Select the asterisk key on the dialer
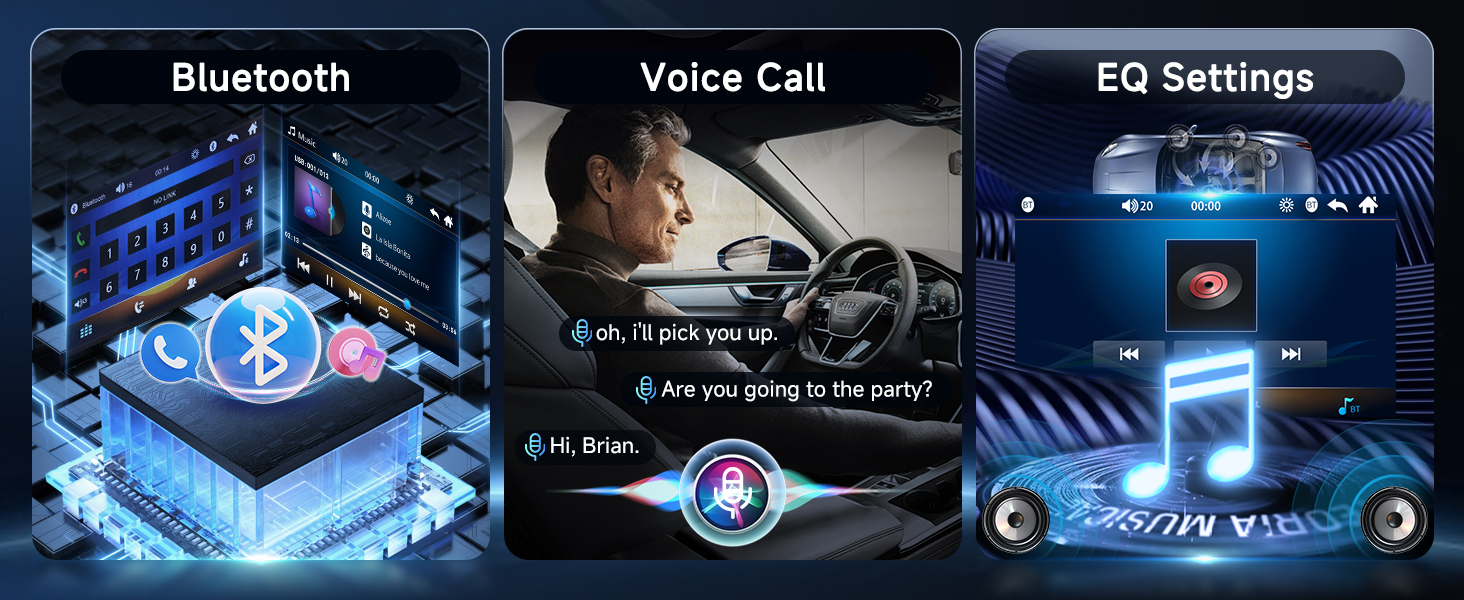 (x=247, y=191)
